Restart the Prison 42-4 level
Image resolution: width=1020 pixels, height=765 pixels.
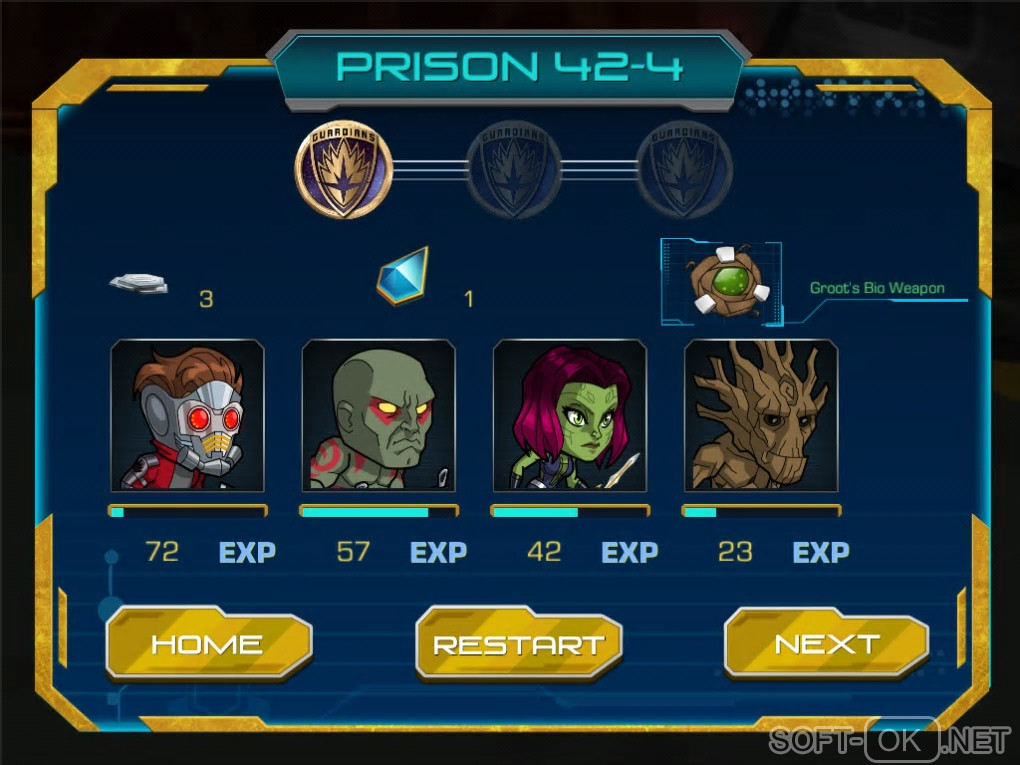518,644
